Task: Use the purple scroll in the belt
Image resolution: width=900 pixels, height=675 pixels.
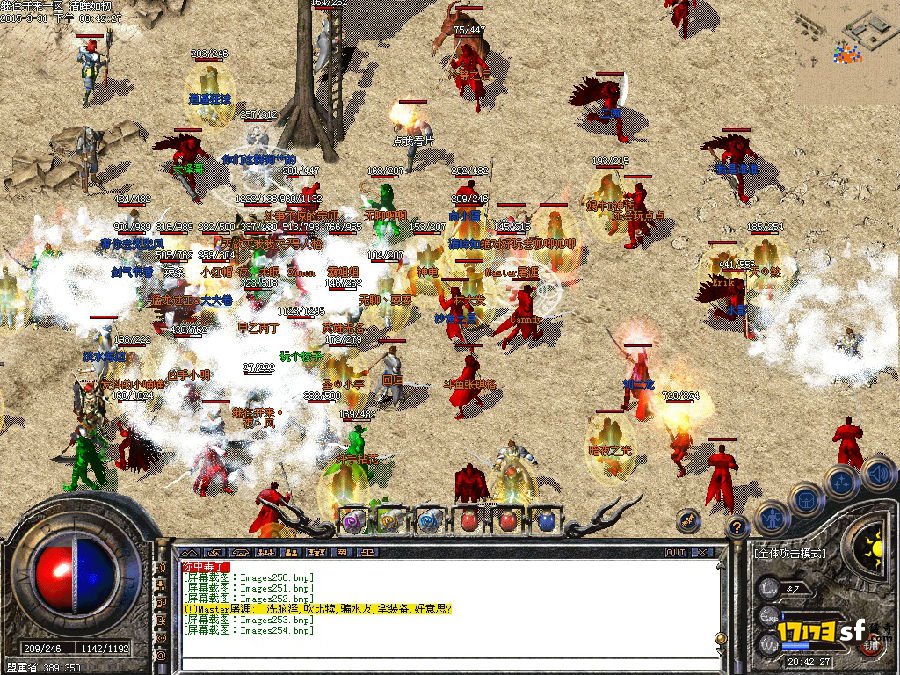Action: coord(354,520)
